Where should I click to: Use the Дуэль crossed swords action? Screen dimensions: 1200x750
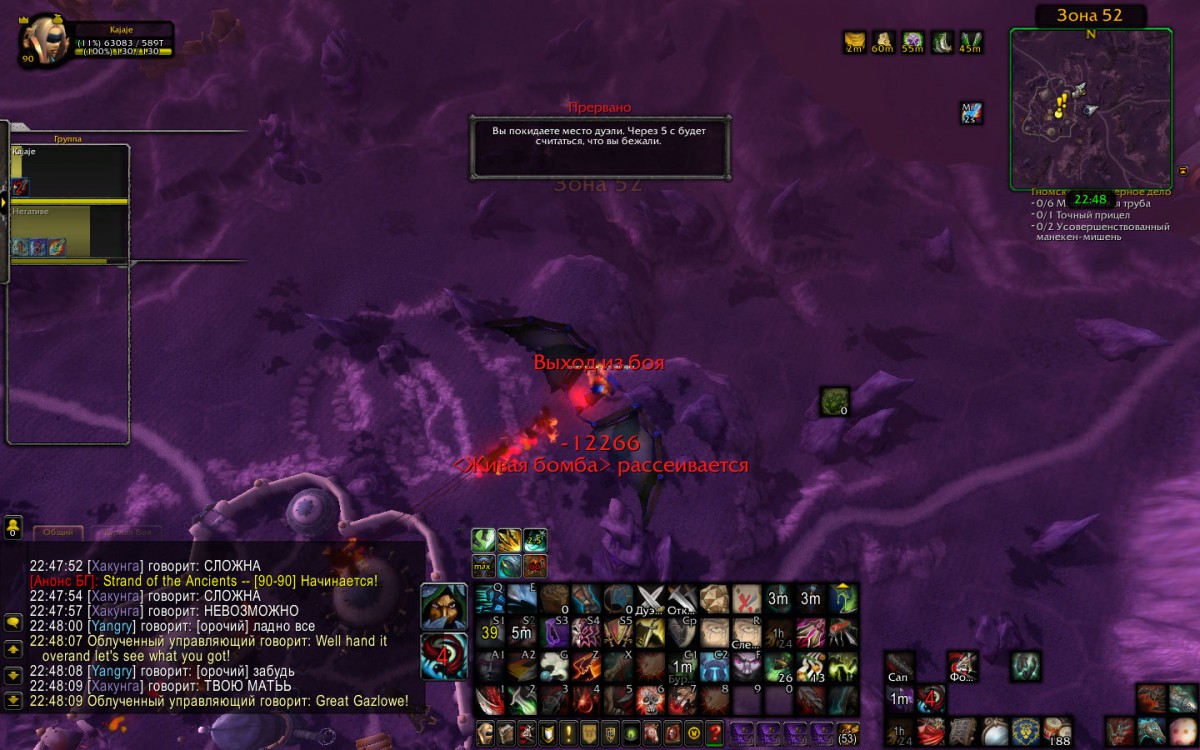click(x=651, y=599)
